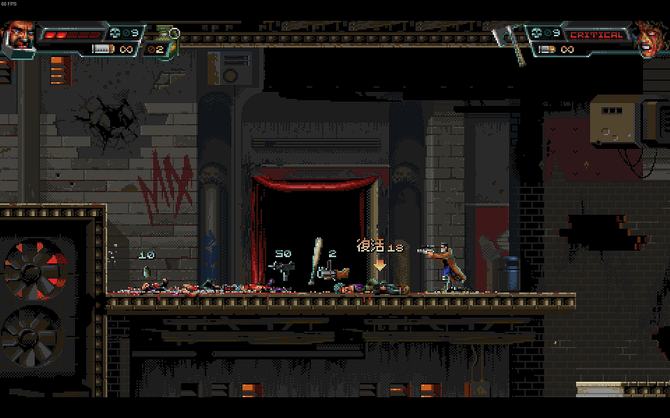
Task: Click player one's bullet weapon icon
Action: (102, 48)
